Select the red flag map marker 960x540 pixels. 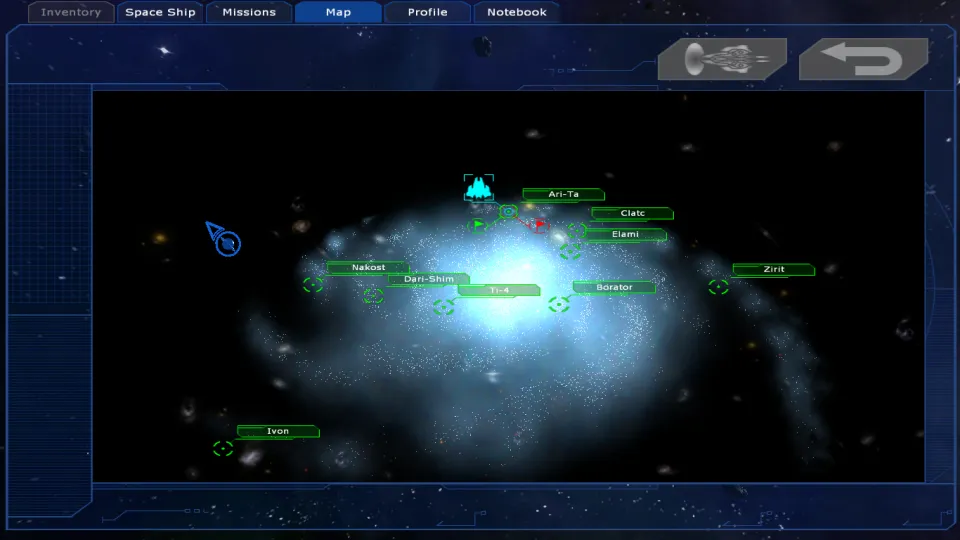point(540,225)
